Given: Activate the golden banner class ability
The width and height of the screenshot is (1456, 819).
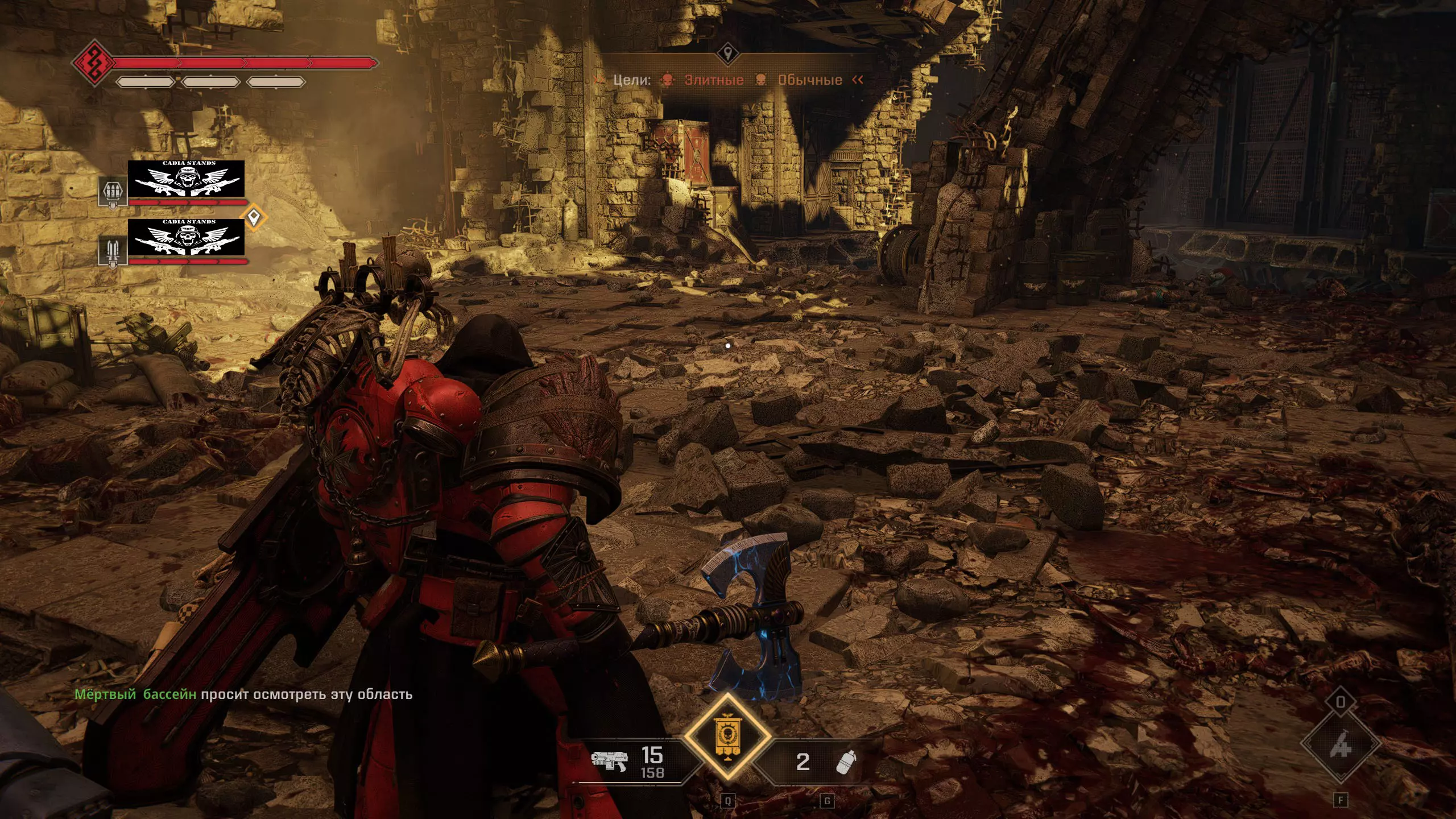Looking at the screenshot, I should point(727,737).
